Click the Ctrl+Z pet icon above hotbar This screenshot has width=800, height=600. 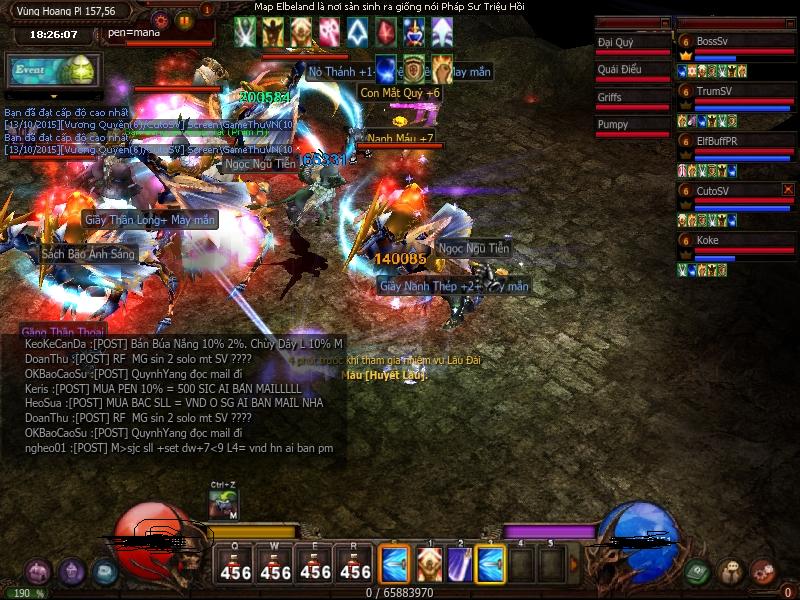223,505
